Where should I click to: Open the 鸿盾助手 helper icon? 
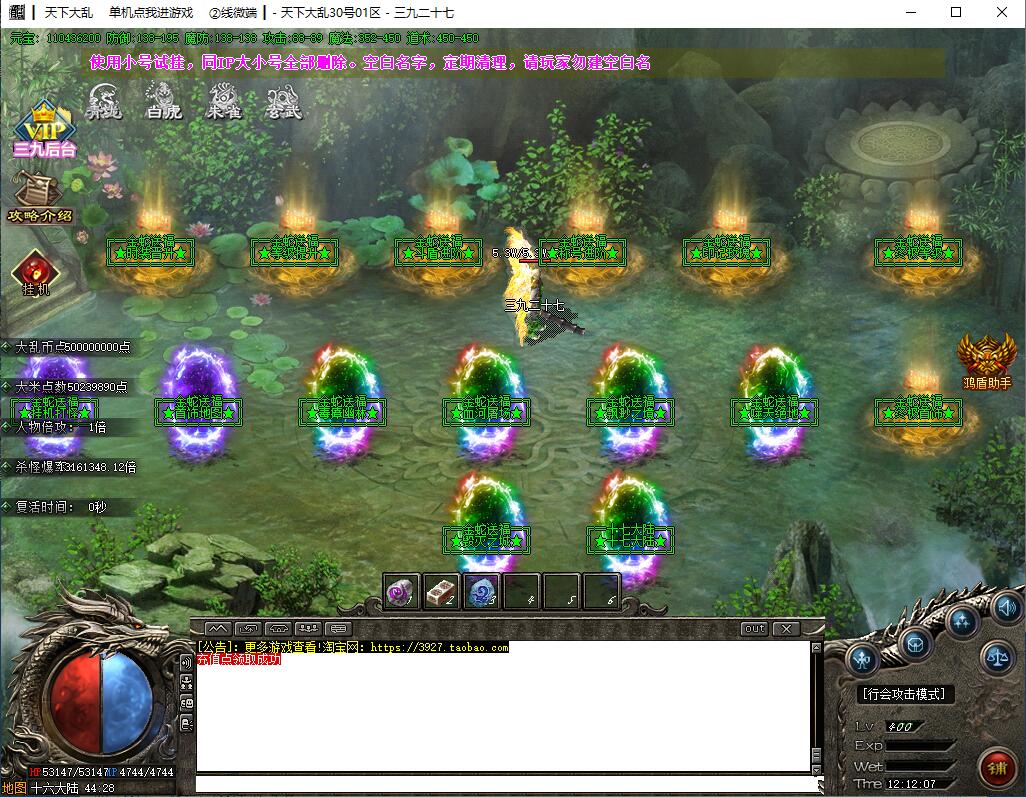[x=987, y=360]
